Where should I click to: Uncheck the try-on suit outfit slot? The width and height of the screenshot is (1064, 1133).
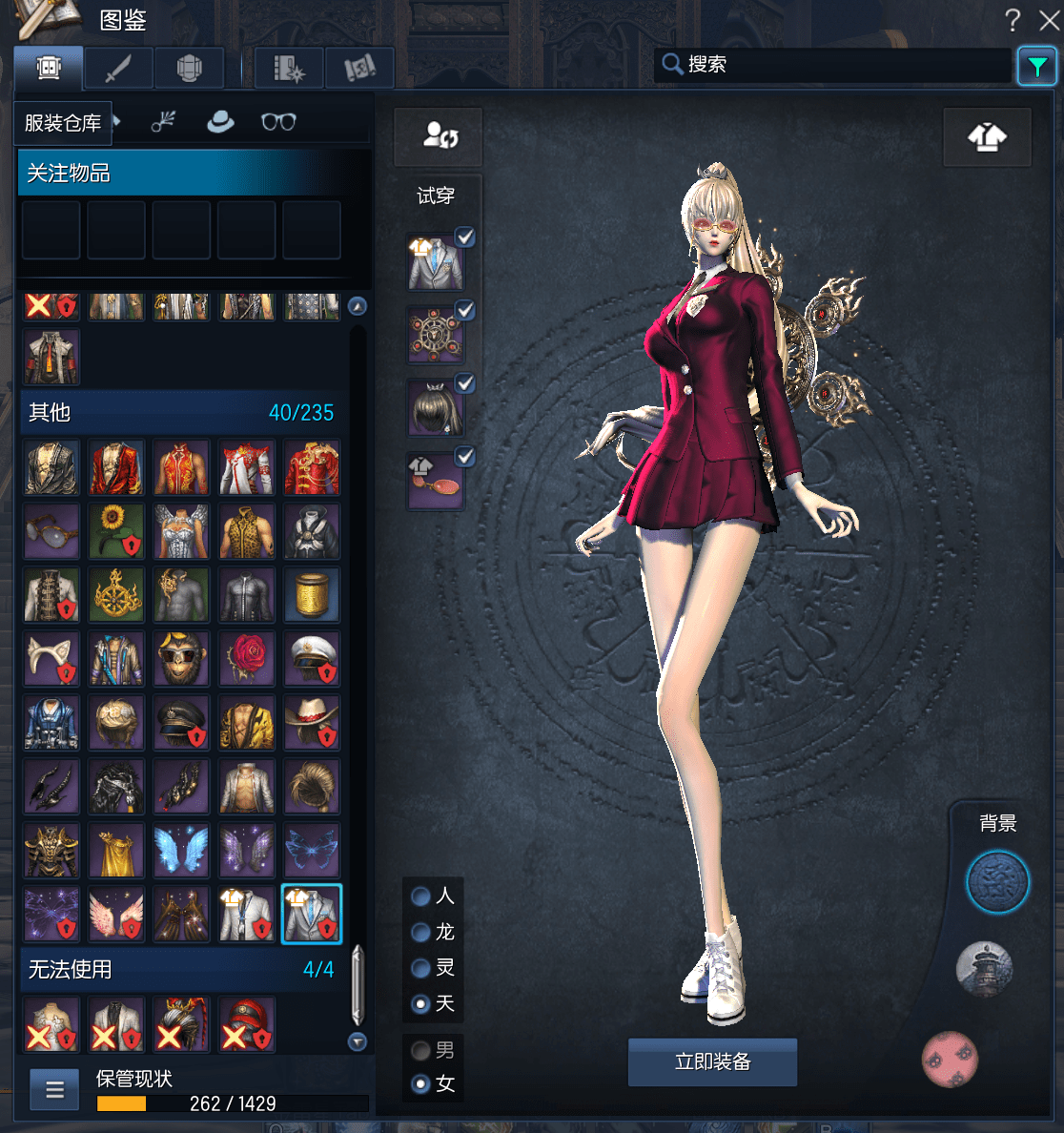pyautogui.click(x=465, y=237)
